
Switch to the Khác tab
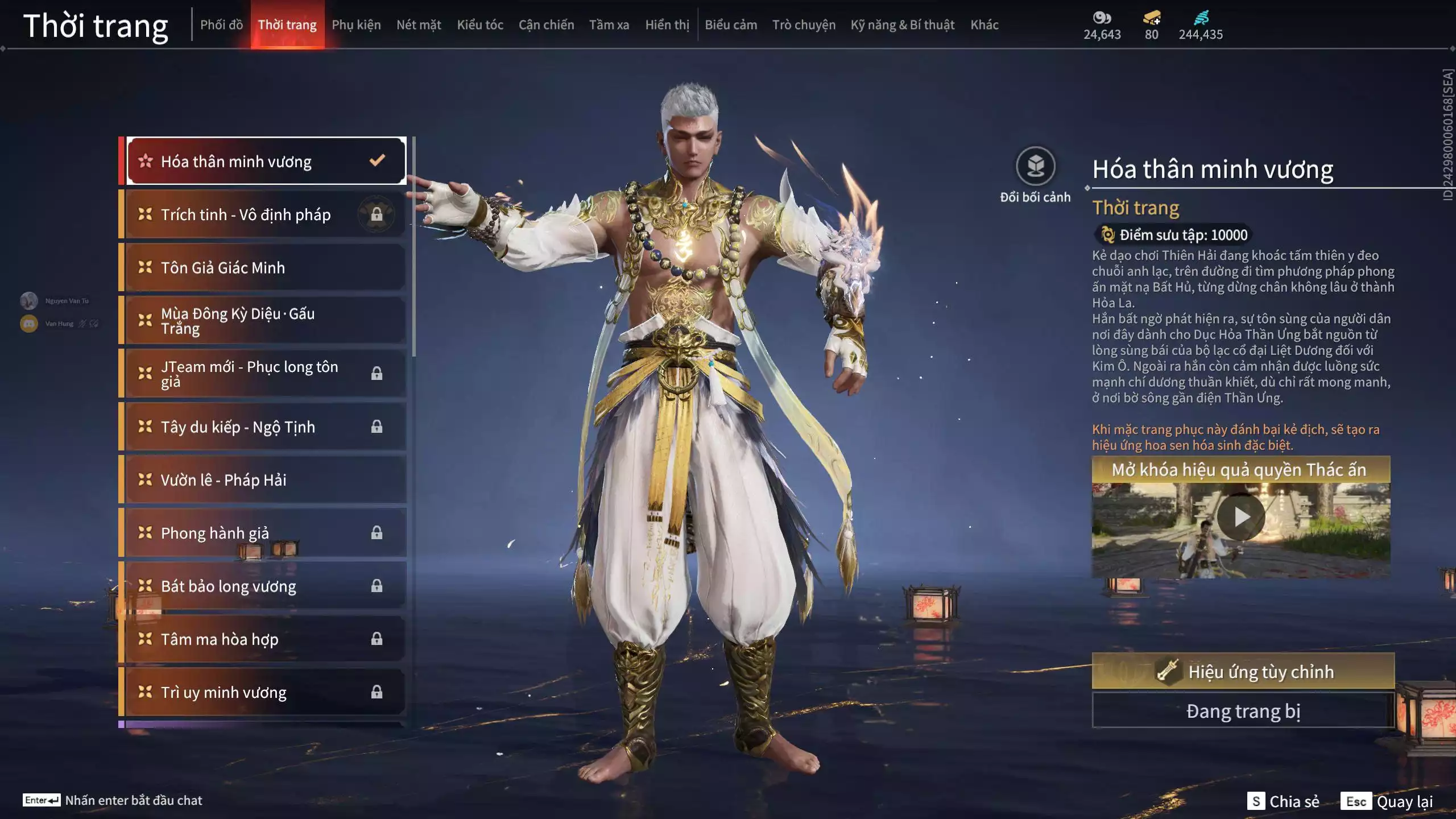pyautogui.click(x=984, y=25)
